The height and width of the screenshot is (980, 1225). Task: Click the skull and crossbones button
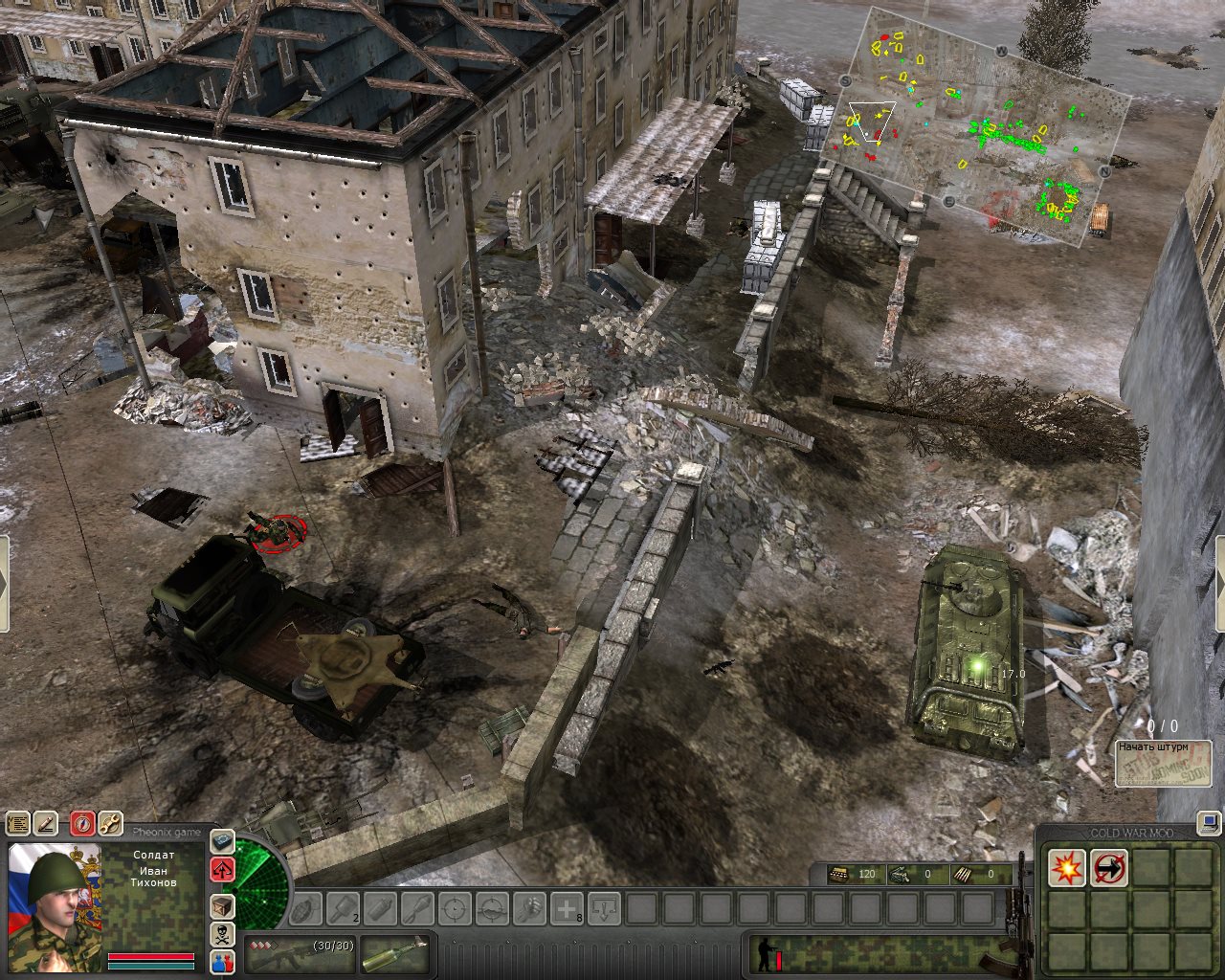click(223, 936)
